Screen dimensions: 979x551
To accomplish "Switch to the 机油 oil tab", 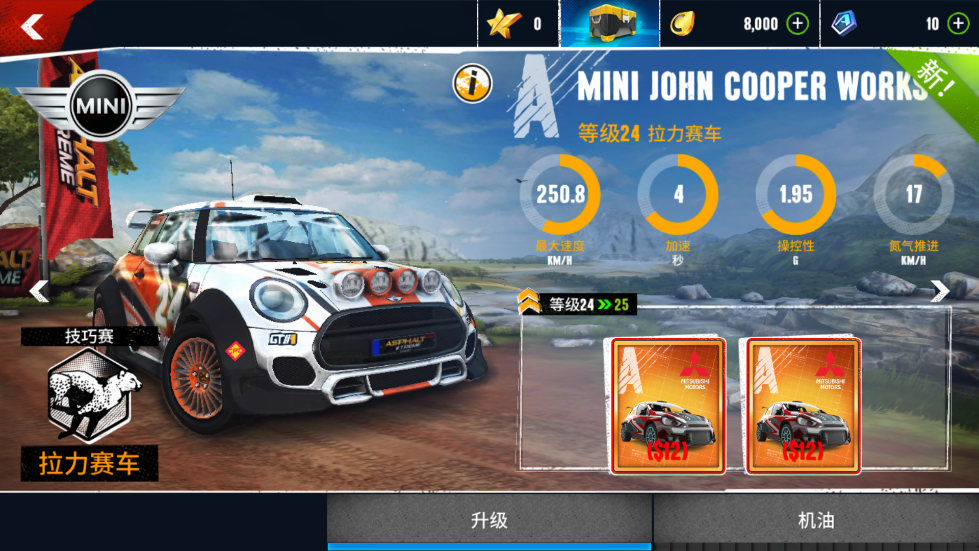I will 816,520.
